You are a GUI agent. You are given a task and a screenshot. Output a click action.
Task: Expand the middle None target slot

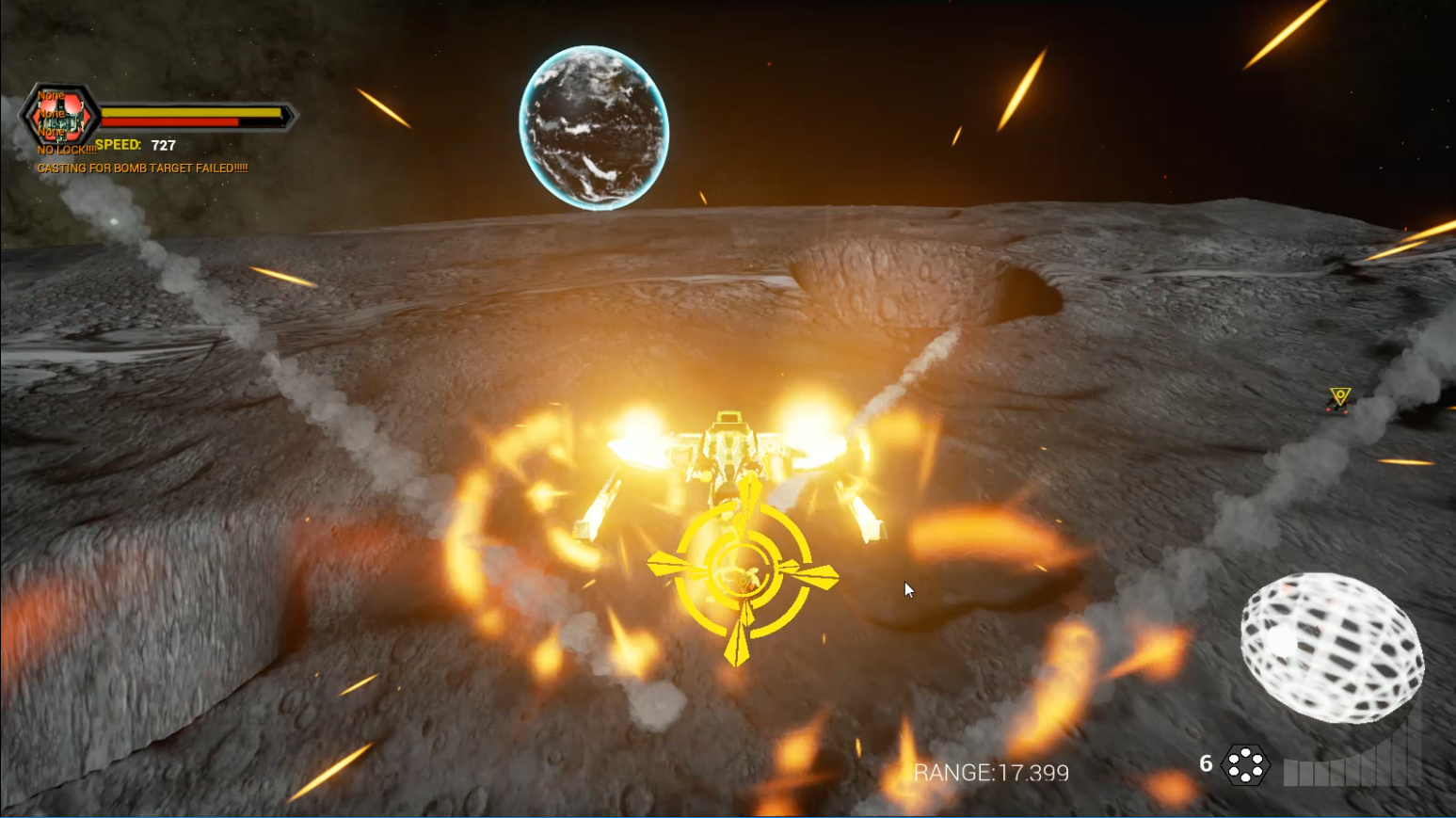point(51,115)
